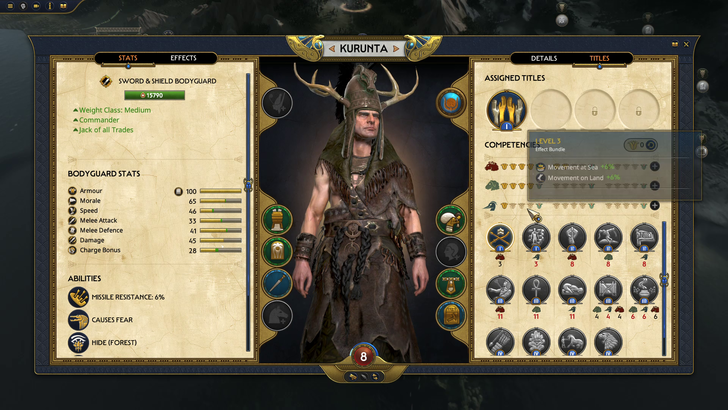Click the Hide (Forest) ability icon
The image size is (728, 410).
(80, 343)
